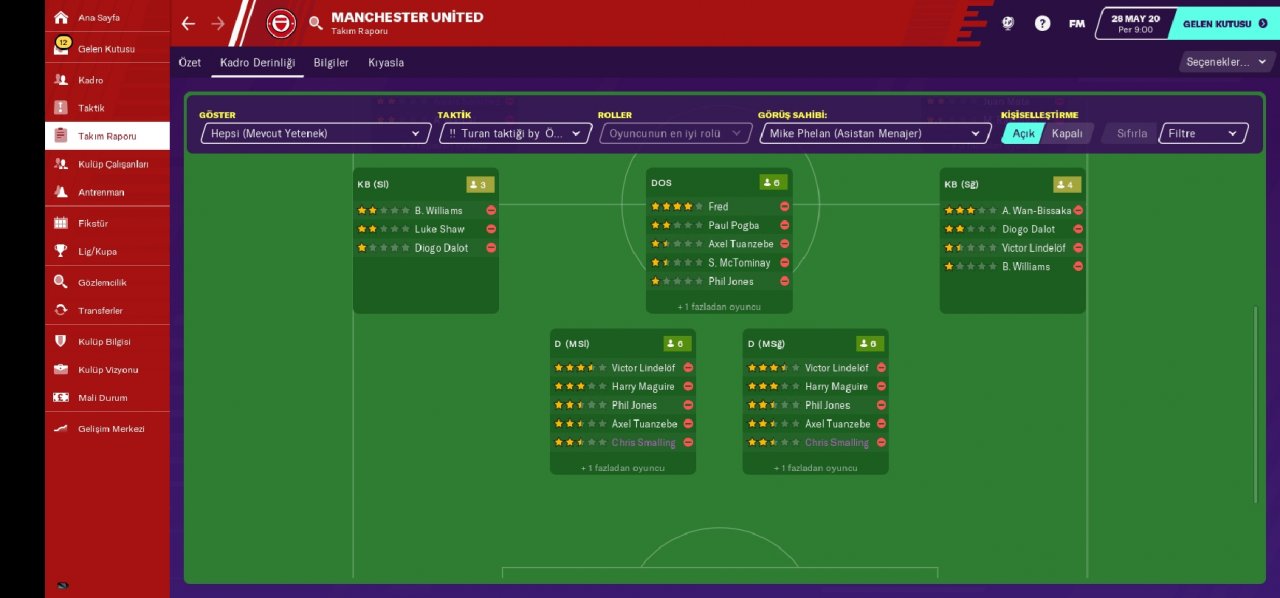The height and width of the screenshot is (598, 1280).
Task: Open the Filtre dropdown
Action: [1203, 133]
